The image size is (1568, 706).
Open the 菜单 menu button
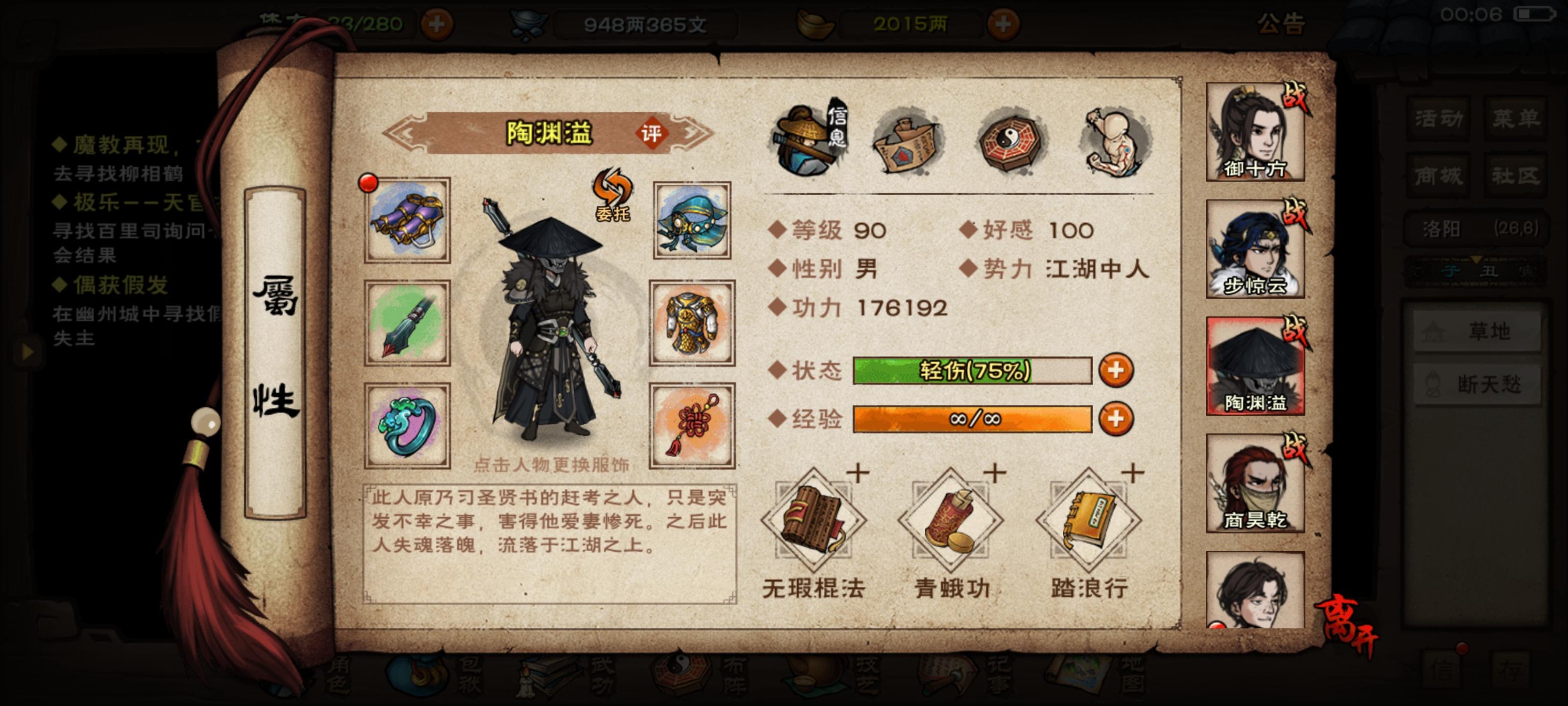click(1515, 118)
